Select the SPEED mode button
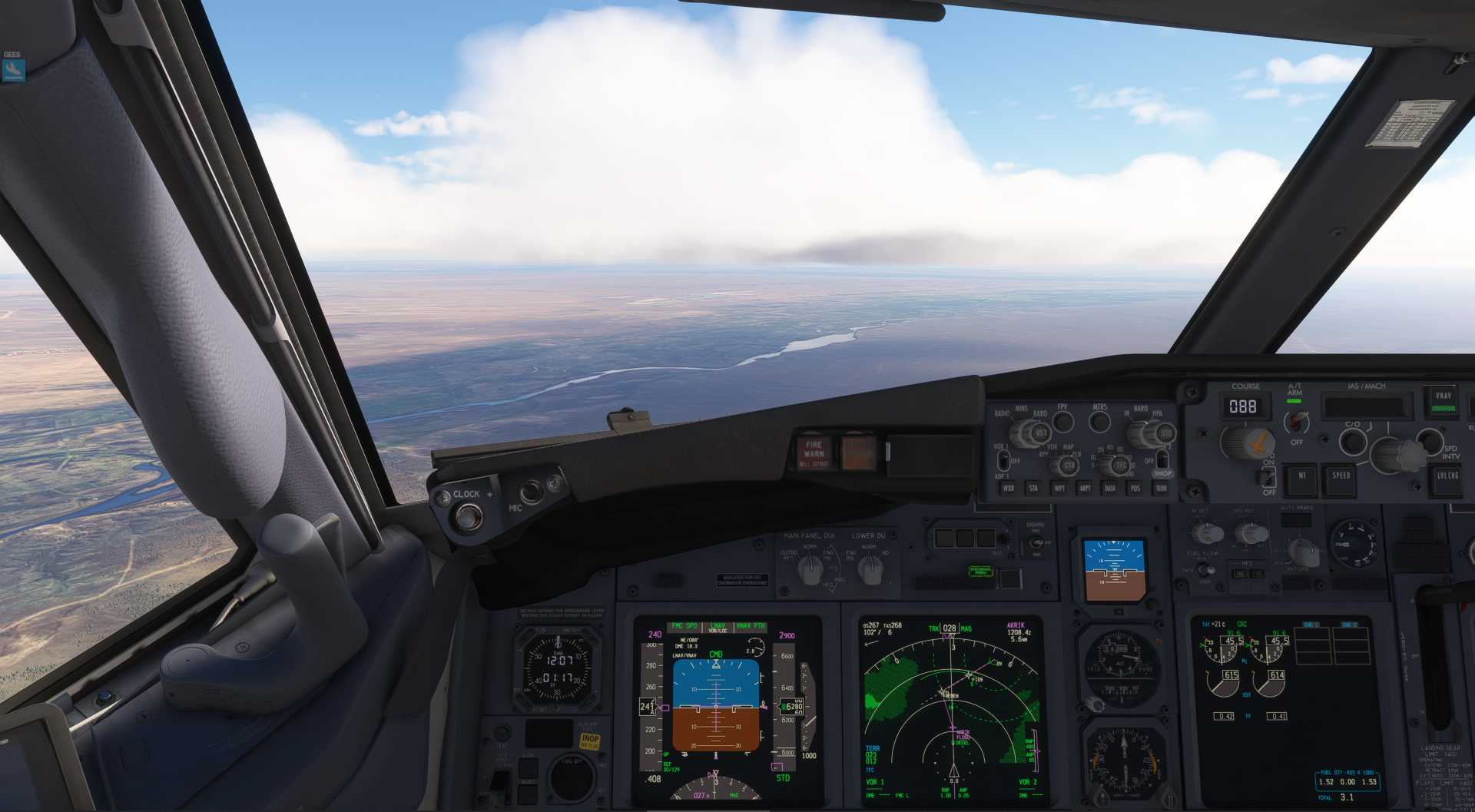 [x=1341, y=476]
